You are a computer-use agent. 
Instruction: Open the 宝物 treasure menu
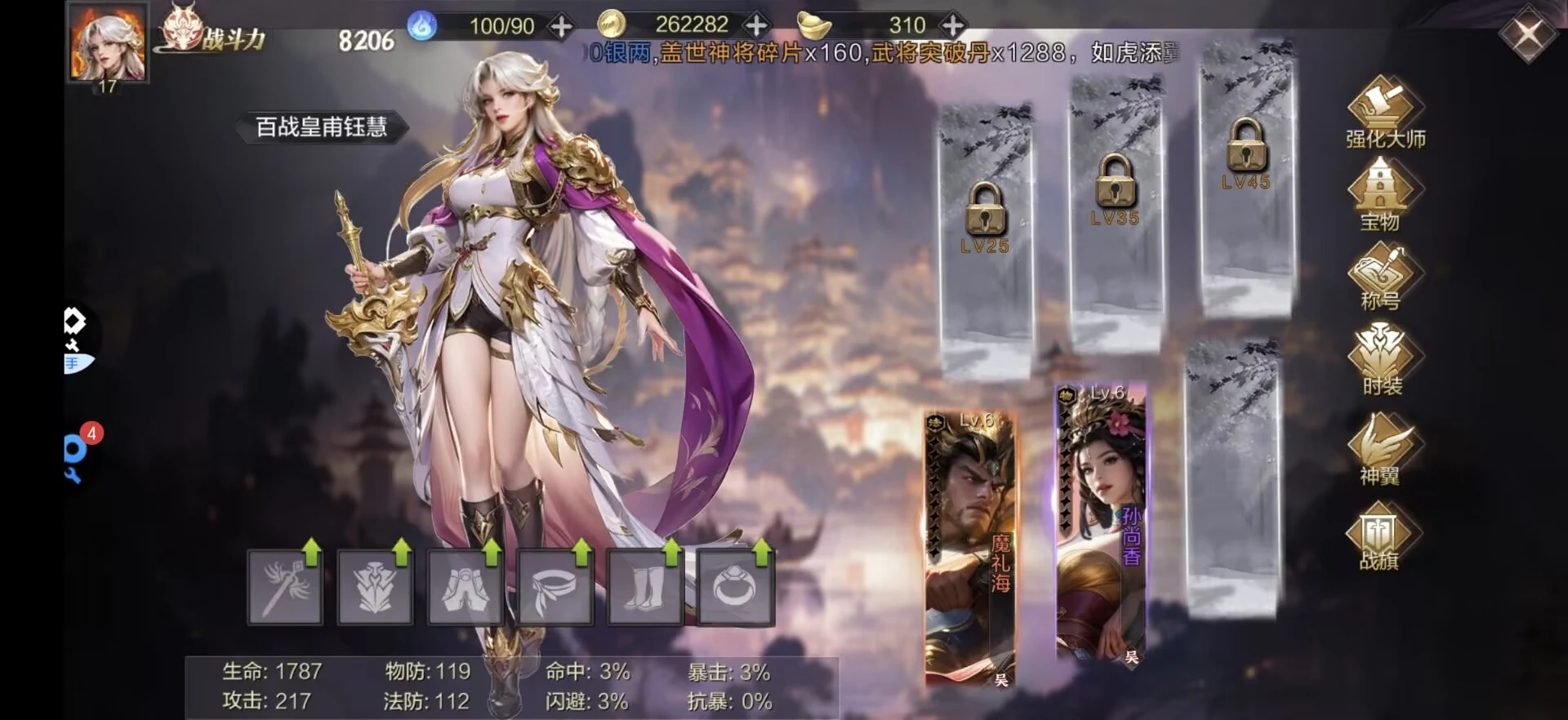pyautogui.click(x=1381, y=194)
